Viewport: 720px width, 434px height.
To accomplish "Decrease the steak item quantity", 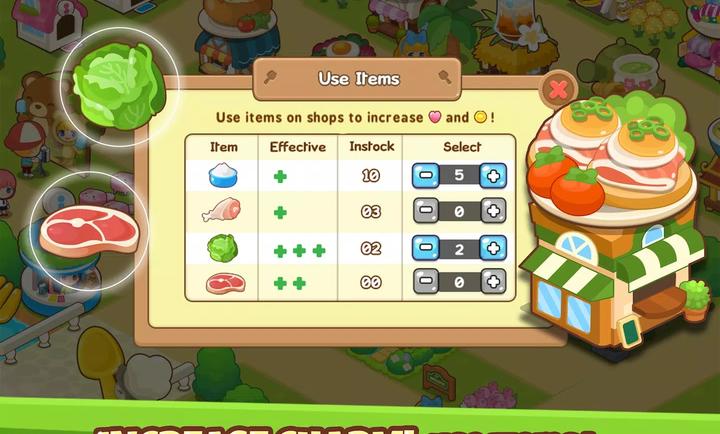I will click(x=425, y=283).
